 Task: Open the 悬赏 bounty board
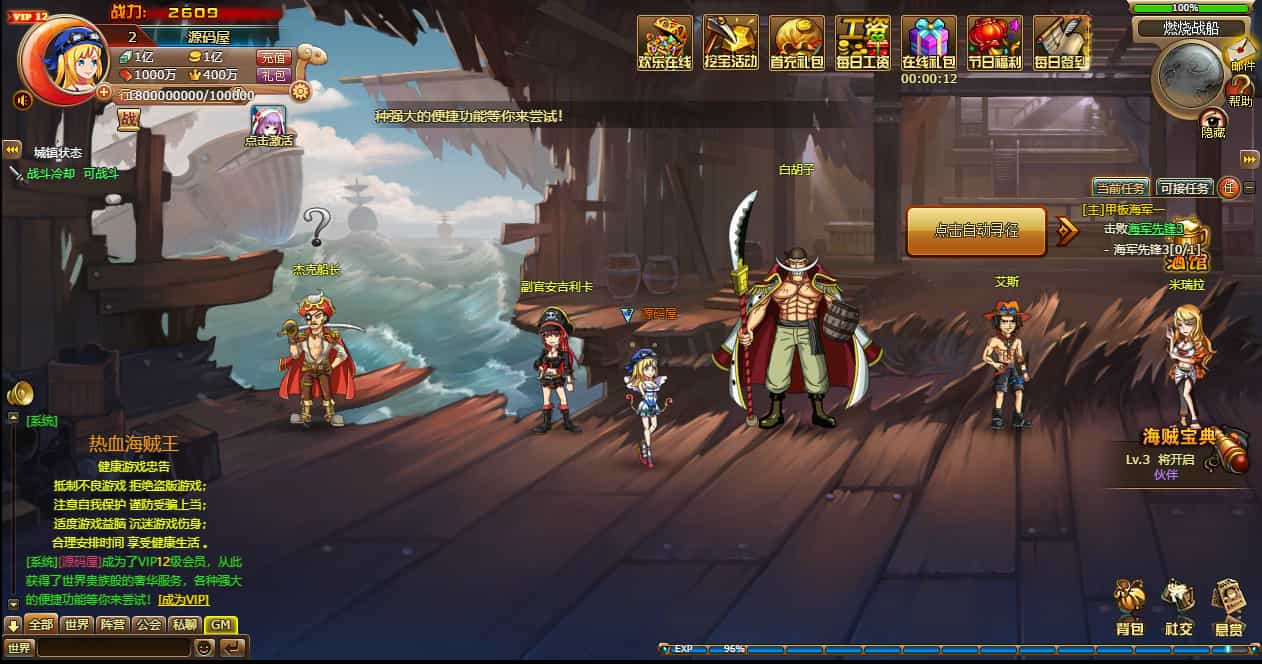click(1228, 606)
